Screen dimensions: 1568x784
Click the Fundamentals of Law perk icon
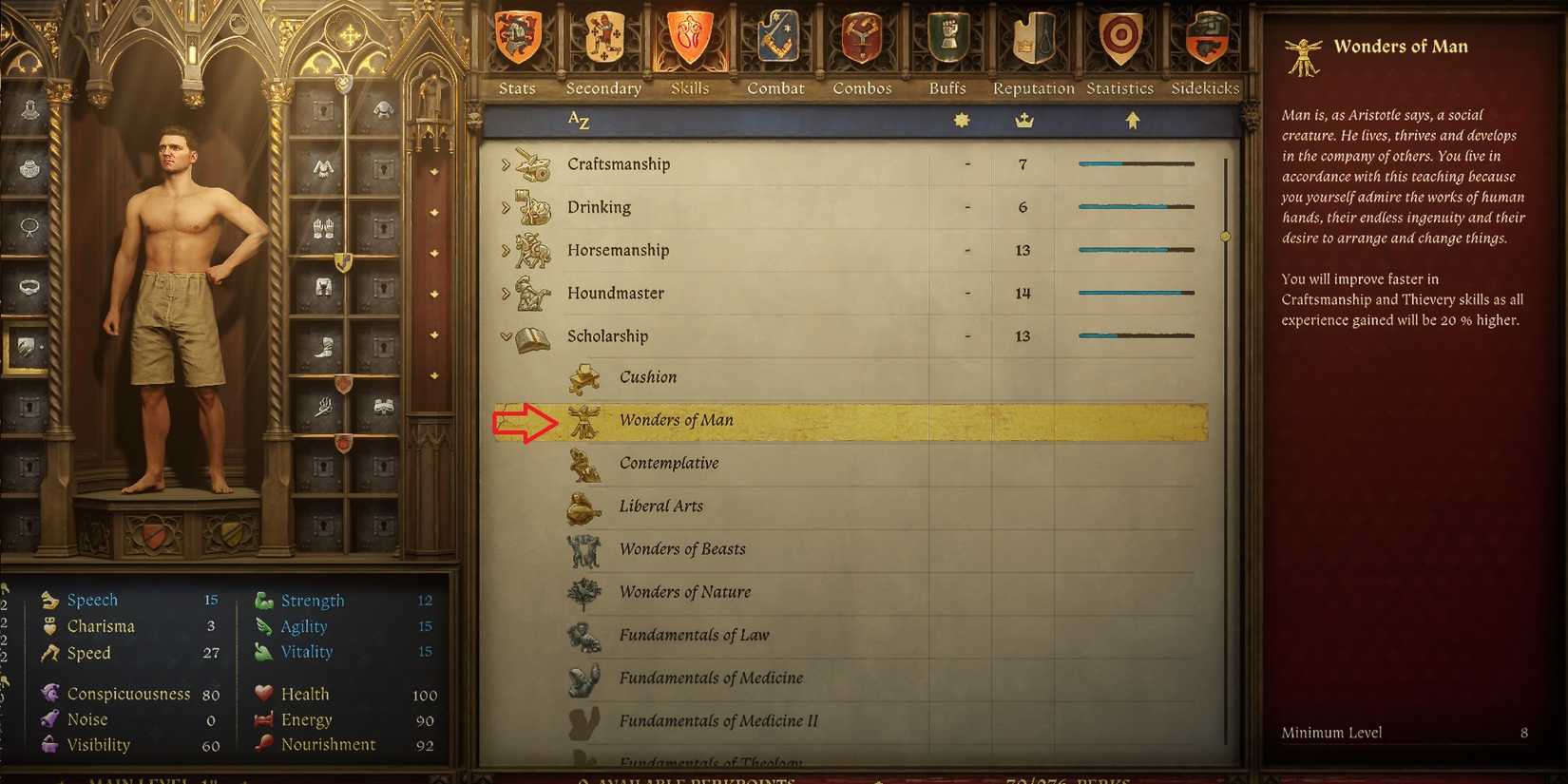click(x=583, y=635)
